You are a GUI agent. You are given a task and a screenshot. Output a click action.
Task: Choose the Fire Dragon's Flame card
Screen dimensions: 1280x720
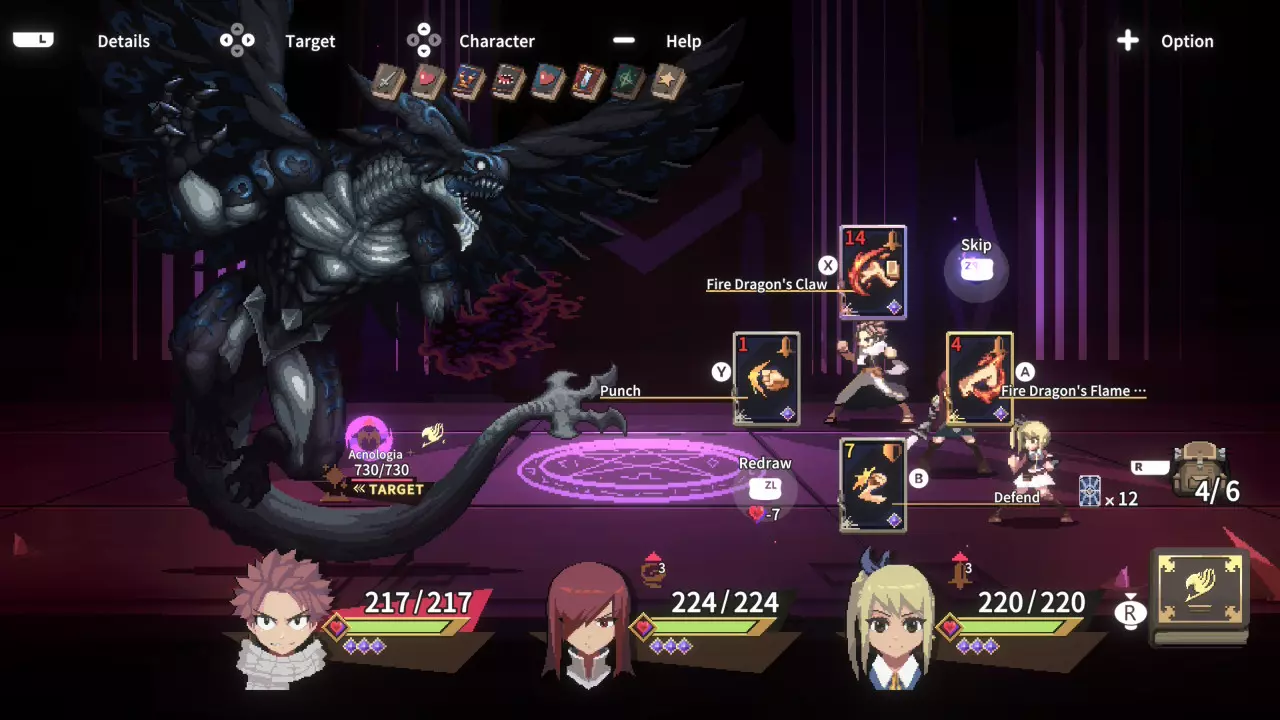click(x=979, y=379)
